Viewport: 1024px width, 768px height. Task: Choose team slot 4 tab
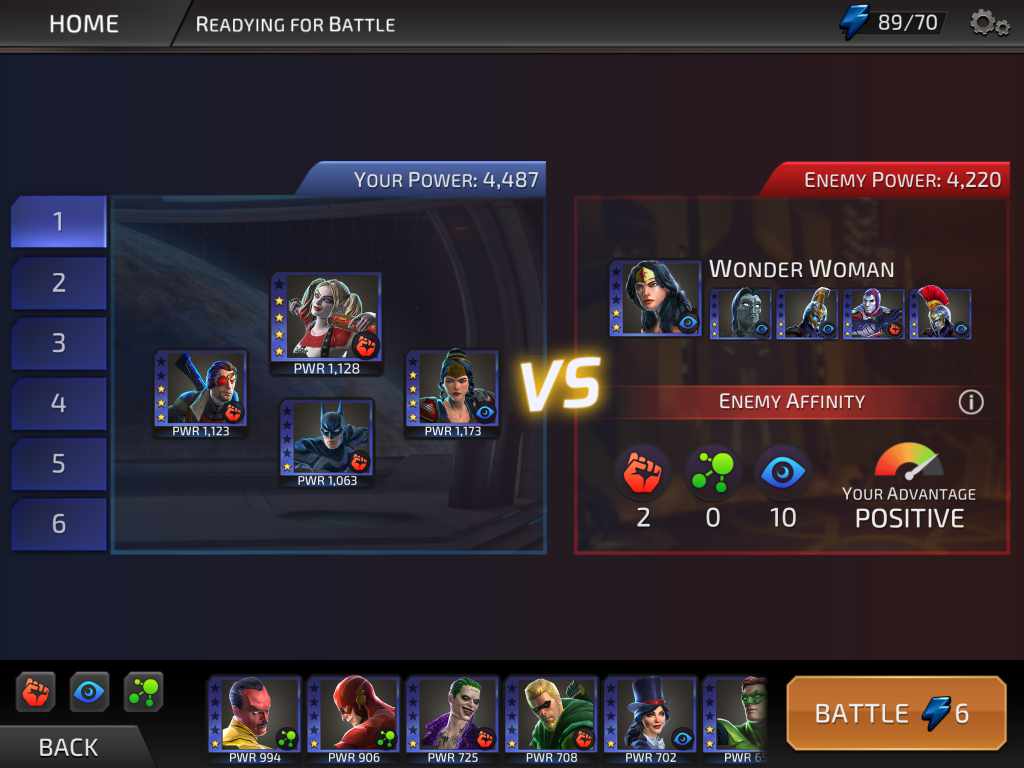[59, 403]
